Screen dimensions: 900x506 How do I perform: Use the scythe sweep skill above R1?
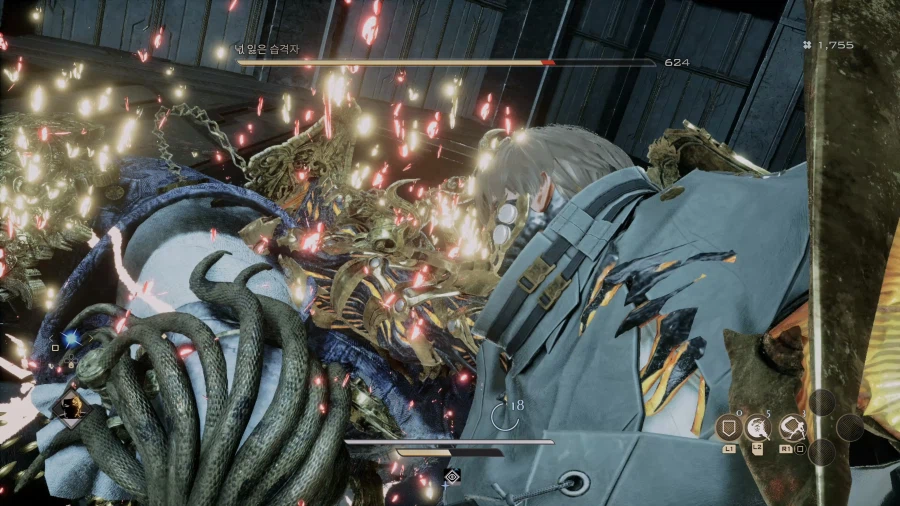[792, 427]
